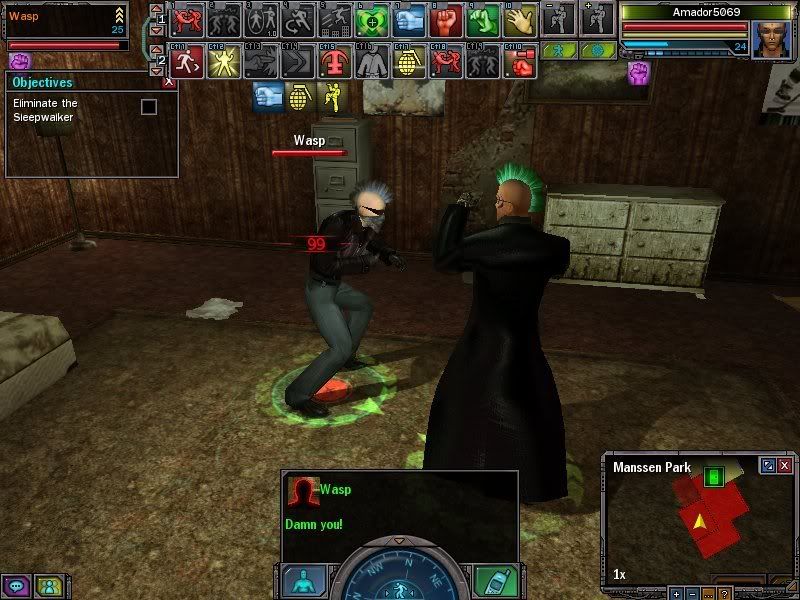Click the red anchor symbol ability
Screen dimensions: 800x600
(x=335, y=61)
